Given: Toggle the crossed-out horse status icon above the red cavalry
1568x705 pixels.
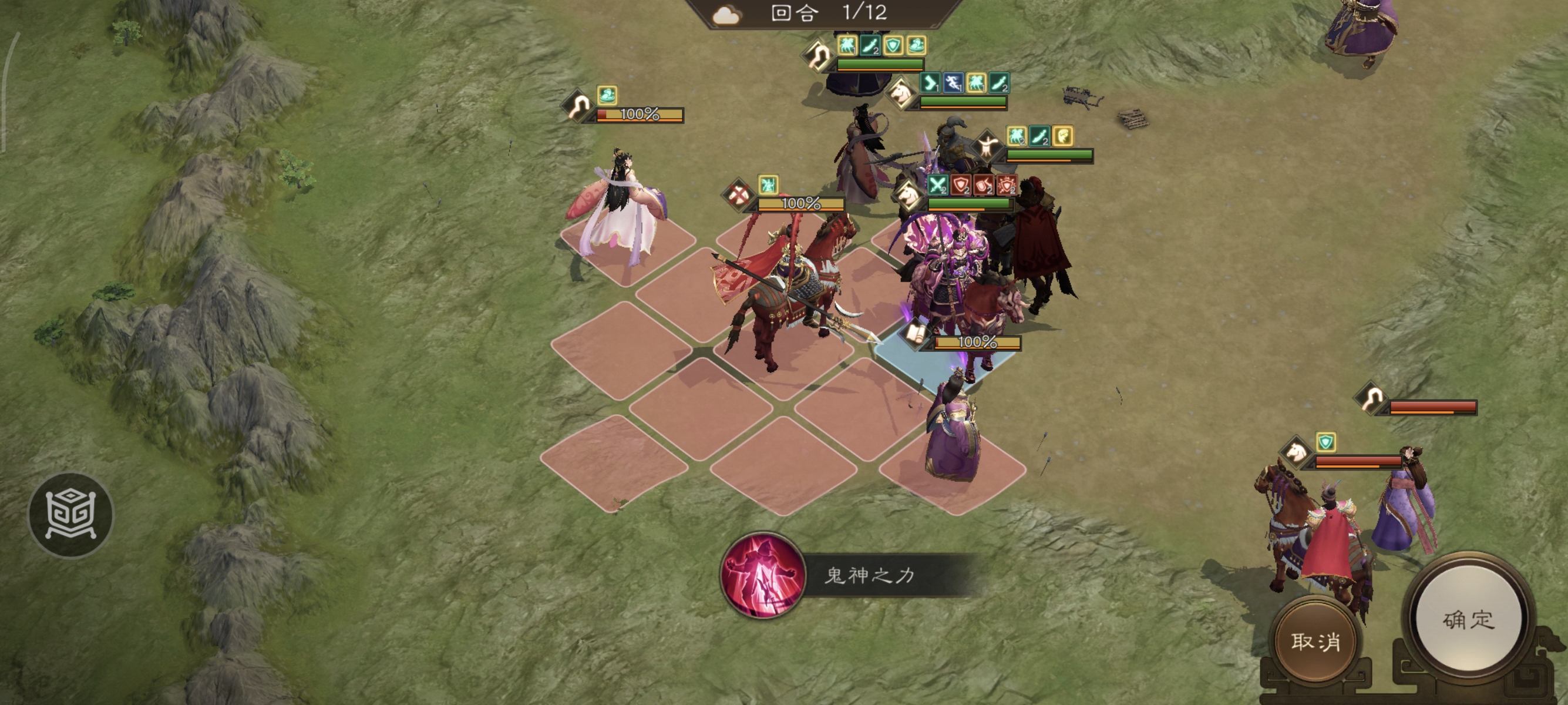Looking at the screenshot, I should pos(738,195).
